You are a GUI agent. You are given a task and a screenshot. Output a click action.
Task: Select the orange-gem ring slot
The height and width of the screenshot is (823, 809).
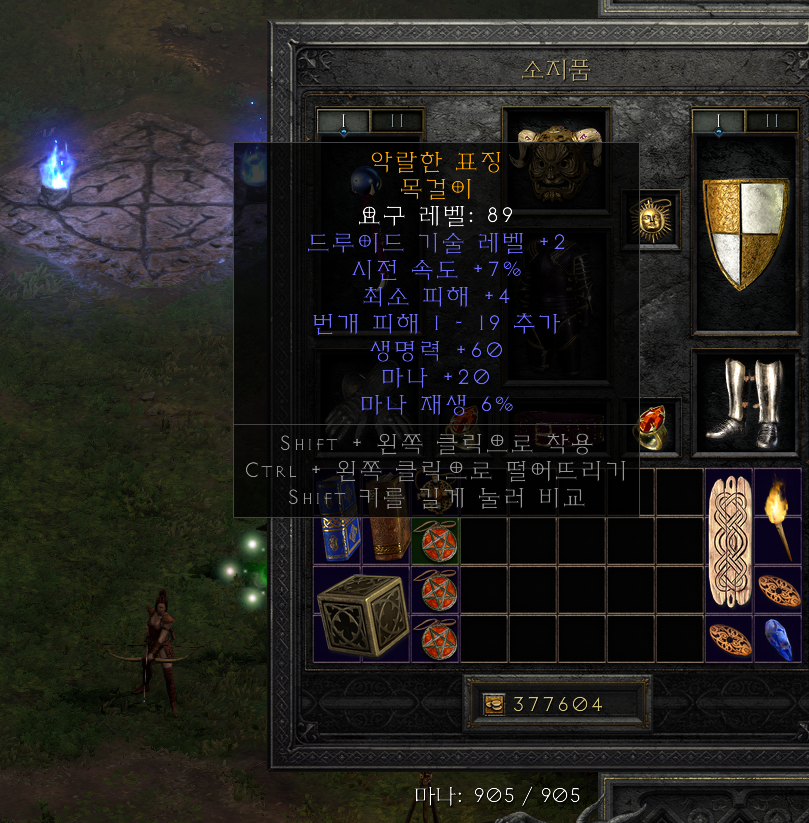point(657,423)
